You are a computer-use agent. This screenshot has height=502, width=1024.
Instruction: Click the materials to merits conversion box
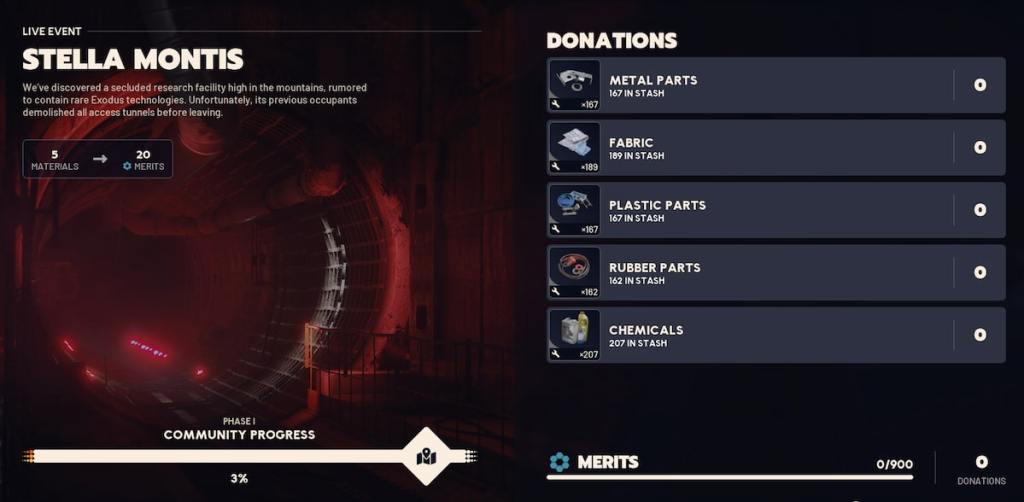click(x=98, y=159)
